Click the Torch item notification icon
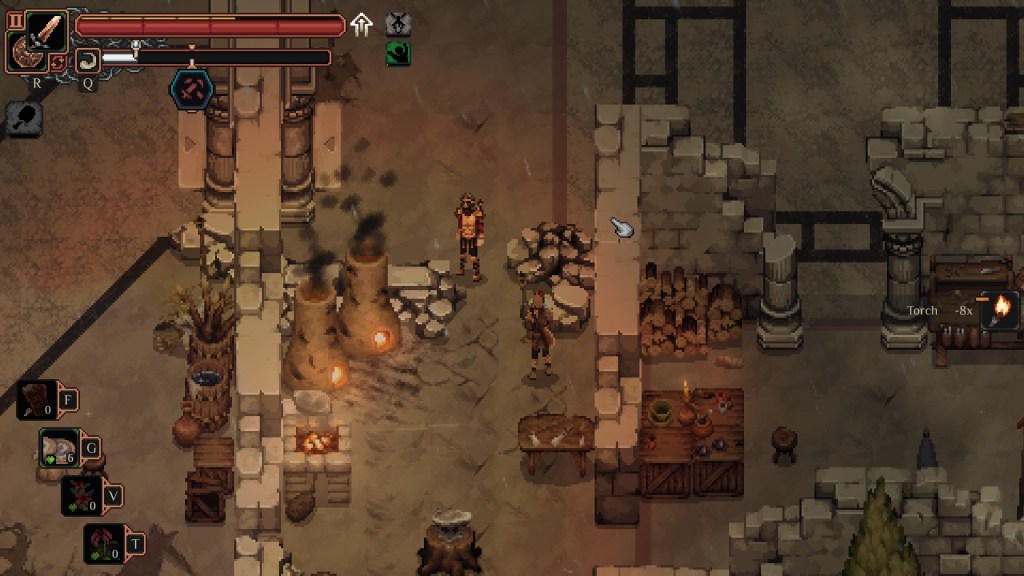Viewport: 1024px width, 576px height. click(1000, 310)
